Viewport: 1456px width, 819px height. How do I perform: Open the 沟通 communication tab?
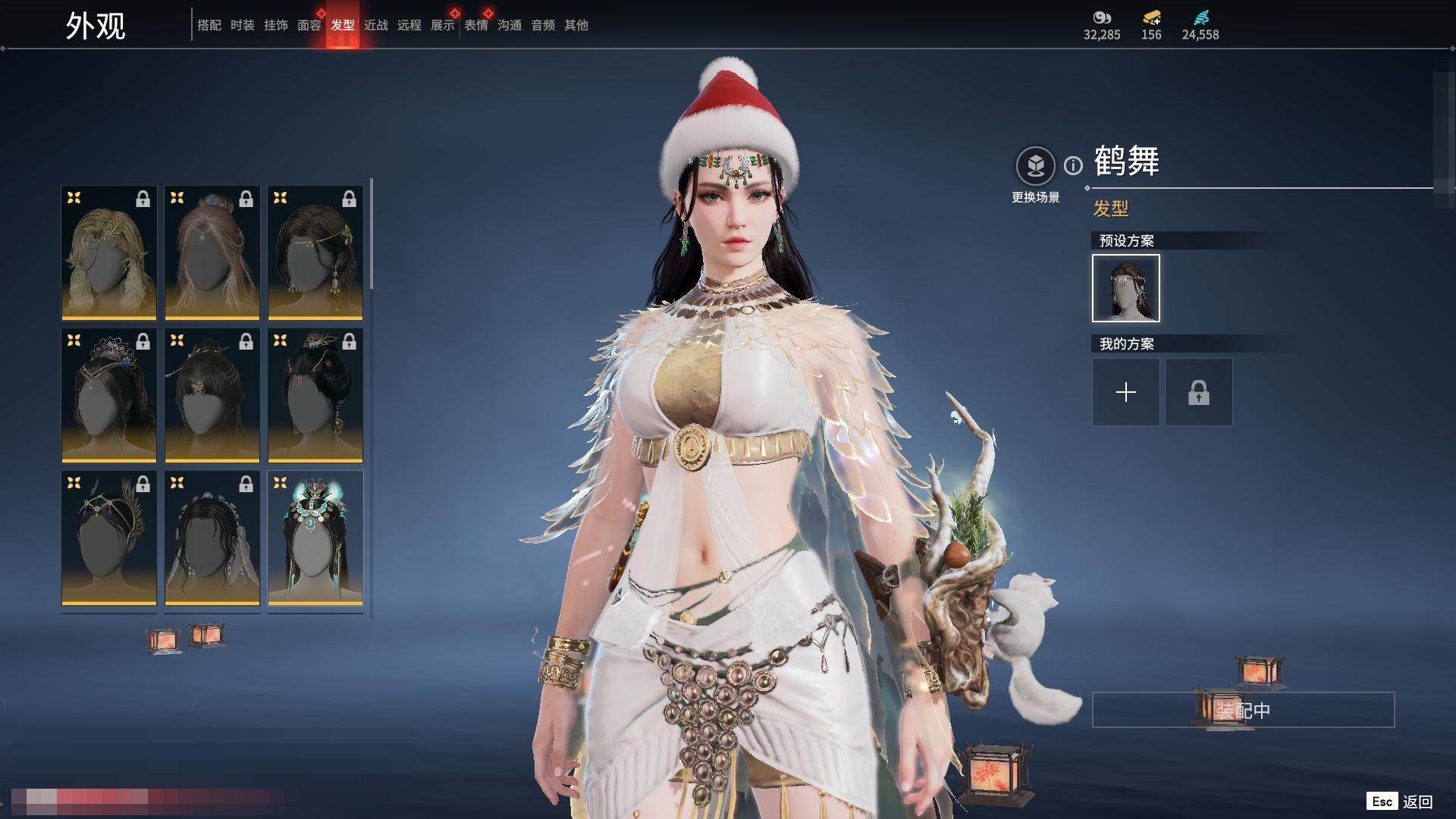tap(509, 26)
